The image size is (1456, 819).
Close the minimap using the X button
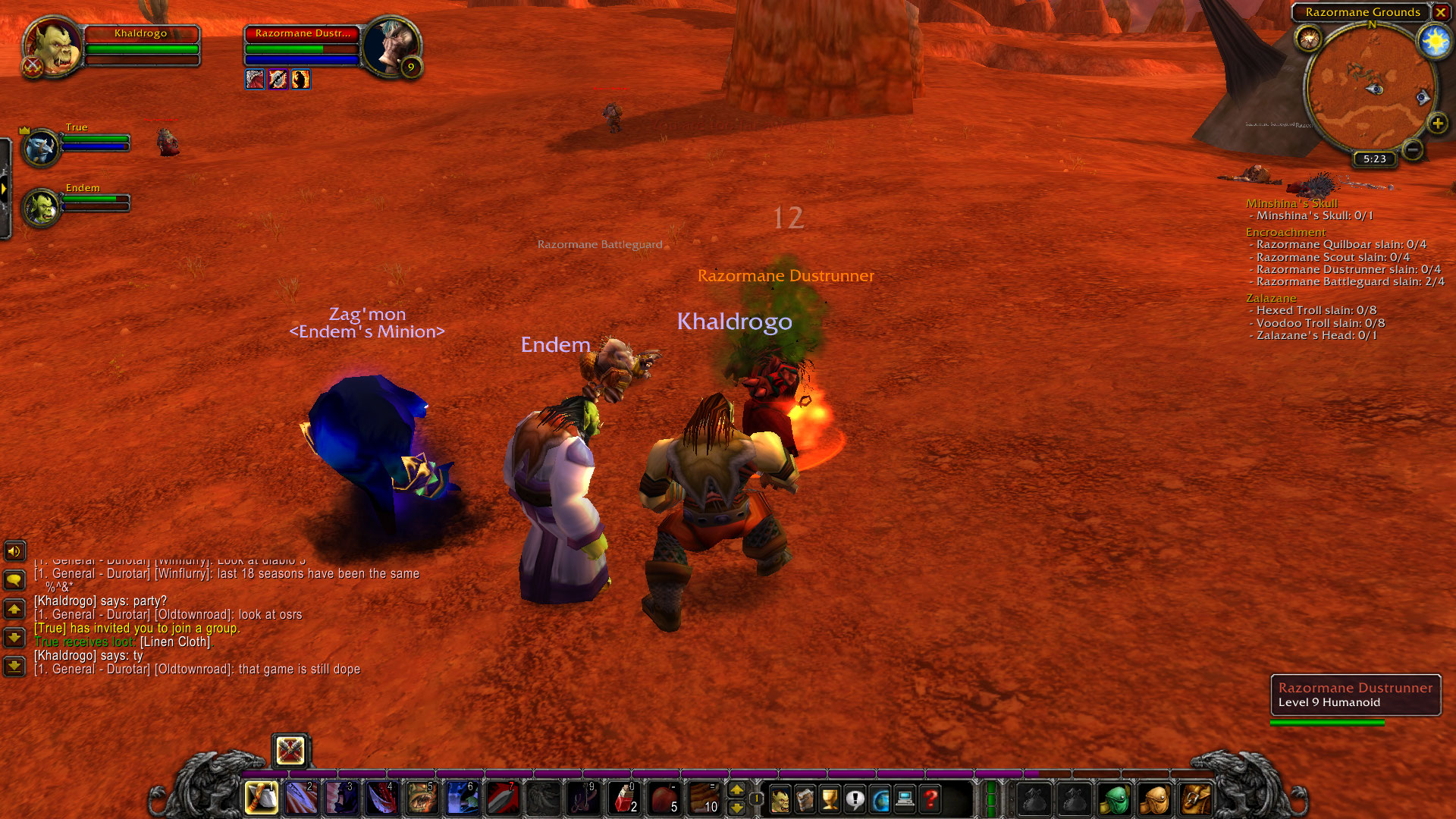click(1440, 12)
